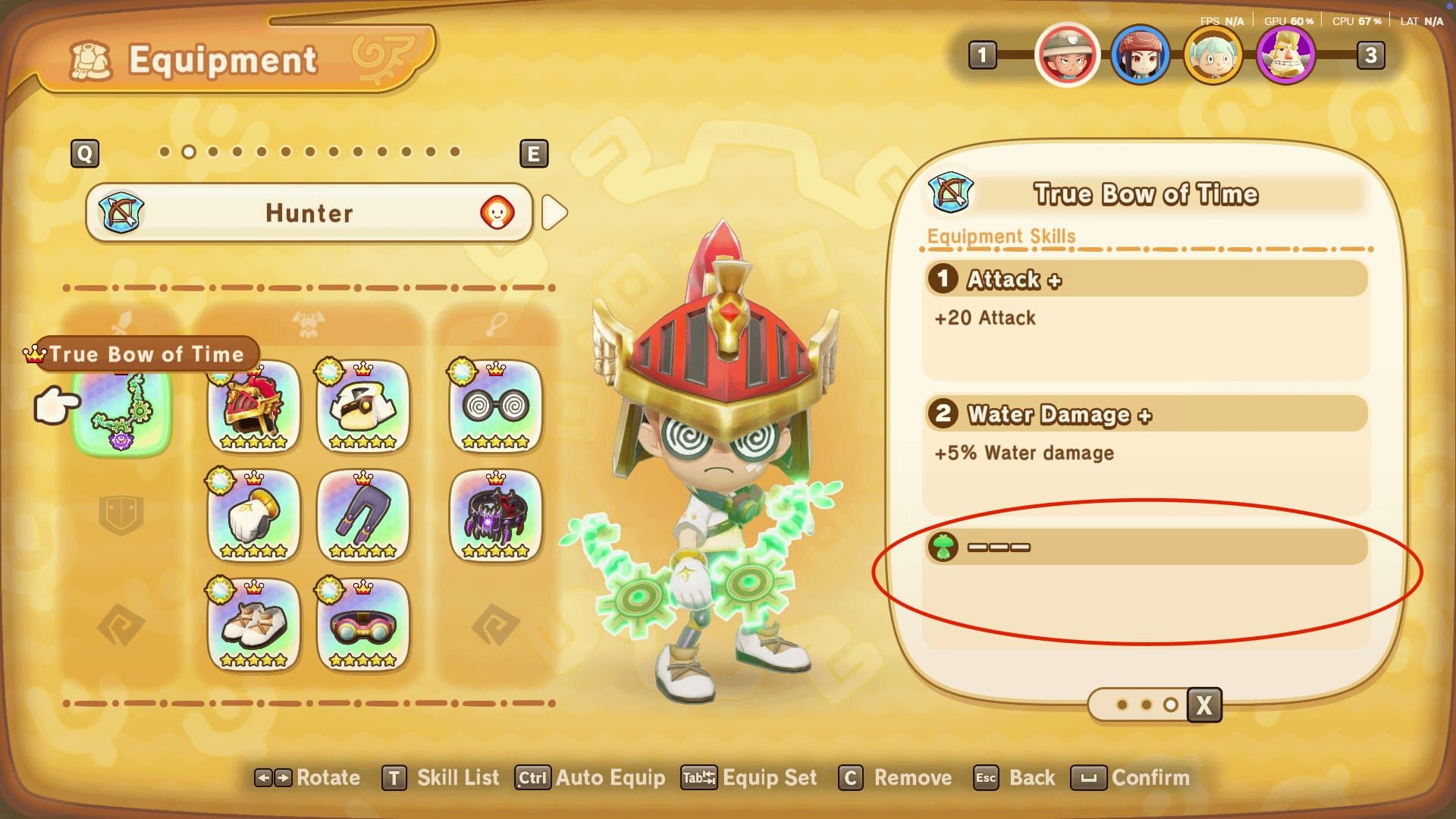
Task: Click the empty third skill slot
Action: [x=1145, y=547]
